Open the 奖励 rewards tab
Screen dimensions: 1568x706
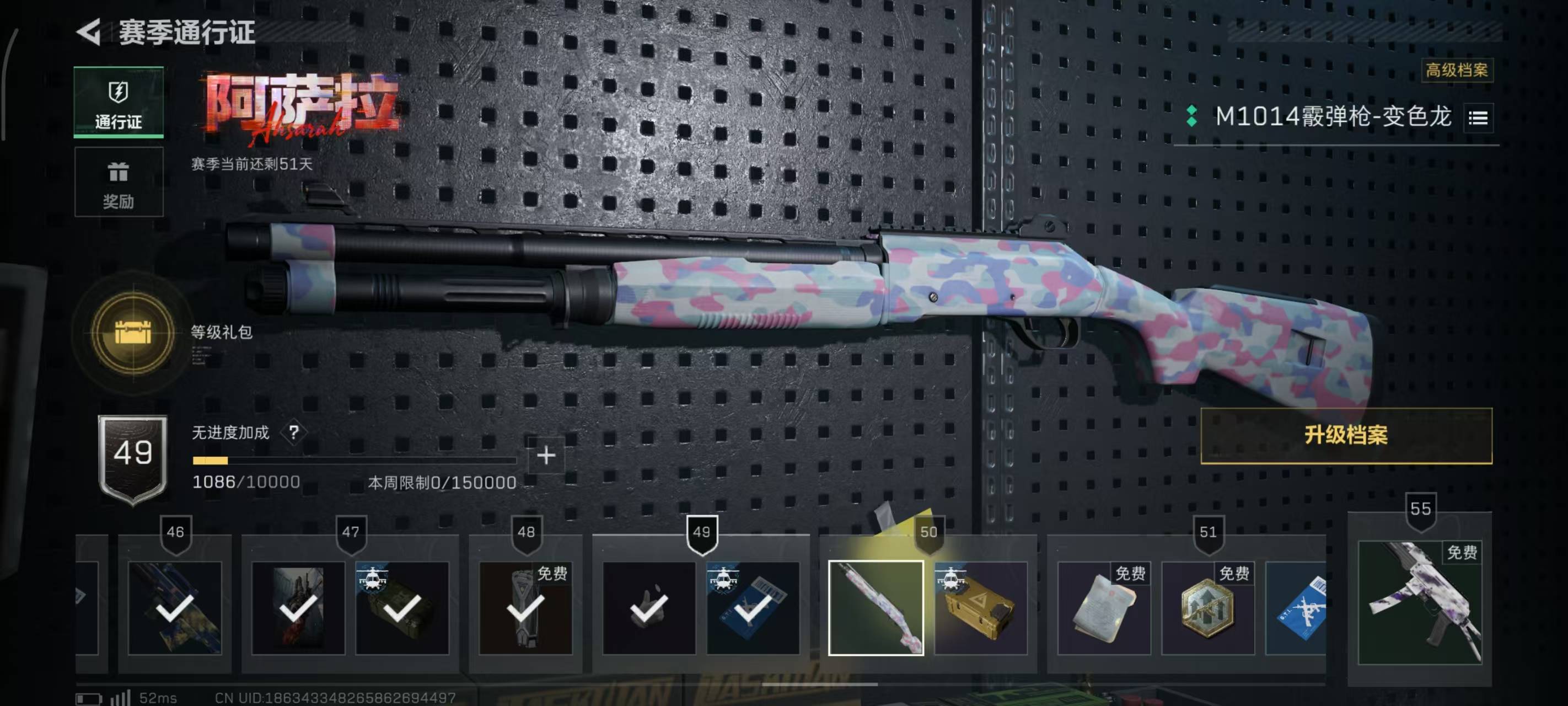click(x=119, y=182)
